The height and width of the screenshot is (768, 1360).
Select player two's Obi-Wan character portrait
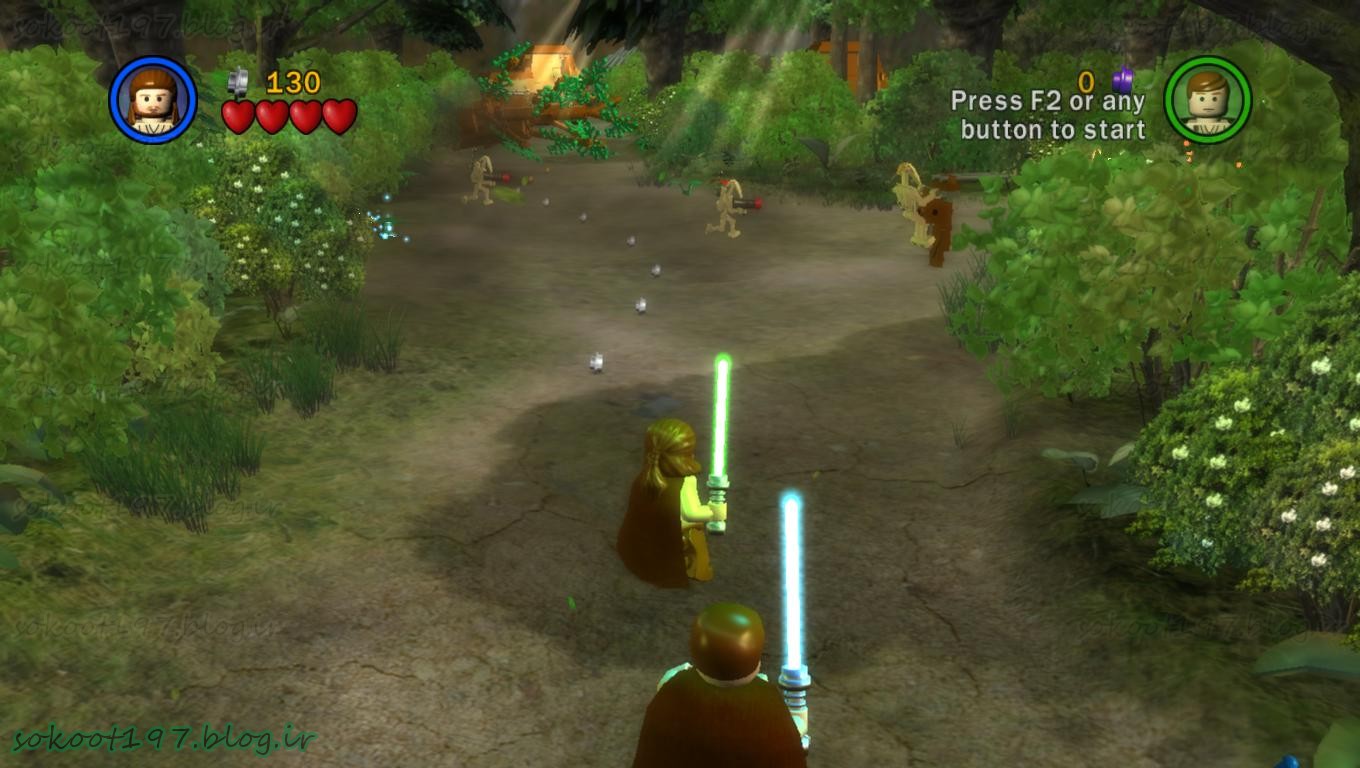pyautogui.click(x=1208, y=99)
